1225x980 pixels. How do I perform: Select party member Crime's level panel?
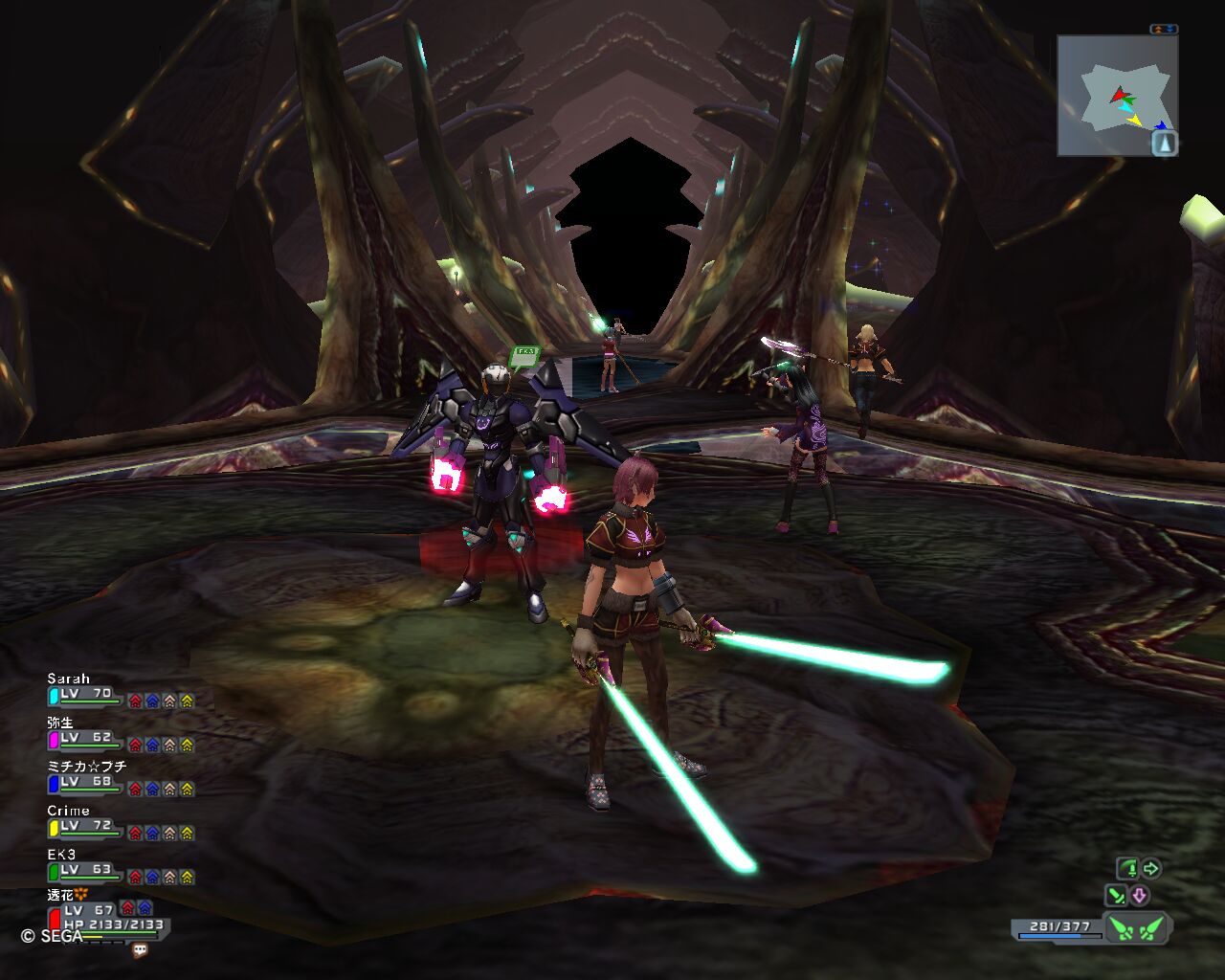tap(86, 827)
